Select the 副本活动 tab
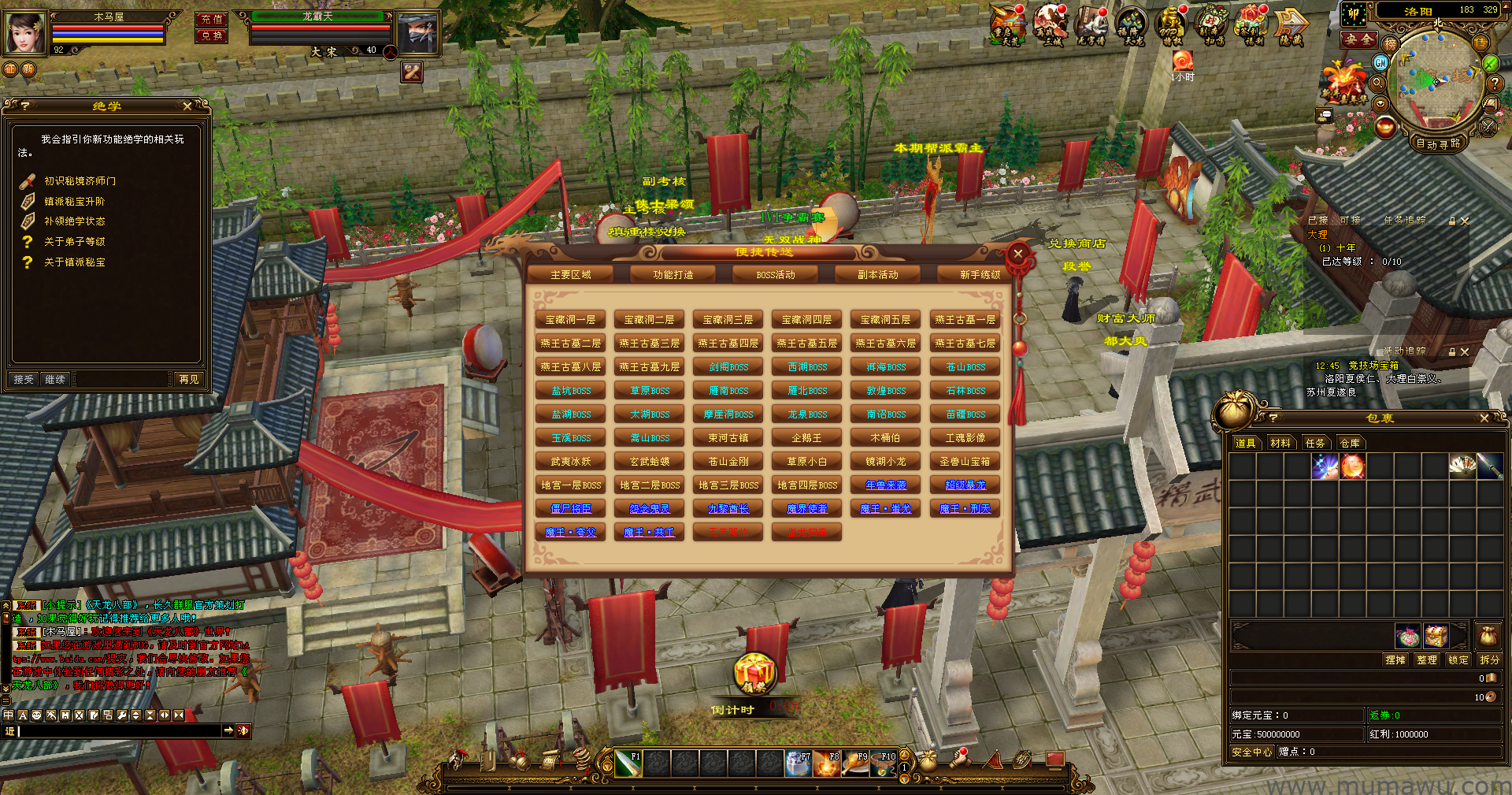 pyautogui.click(x=877, y=275)
